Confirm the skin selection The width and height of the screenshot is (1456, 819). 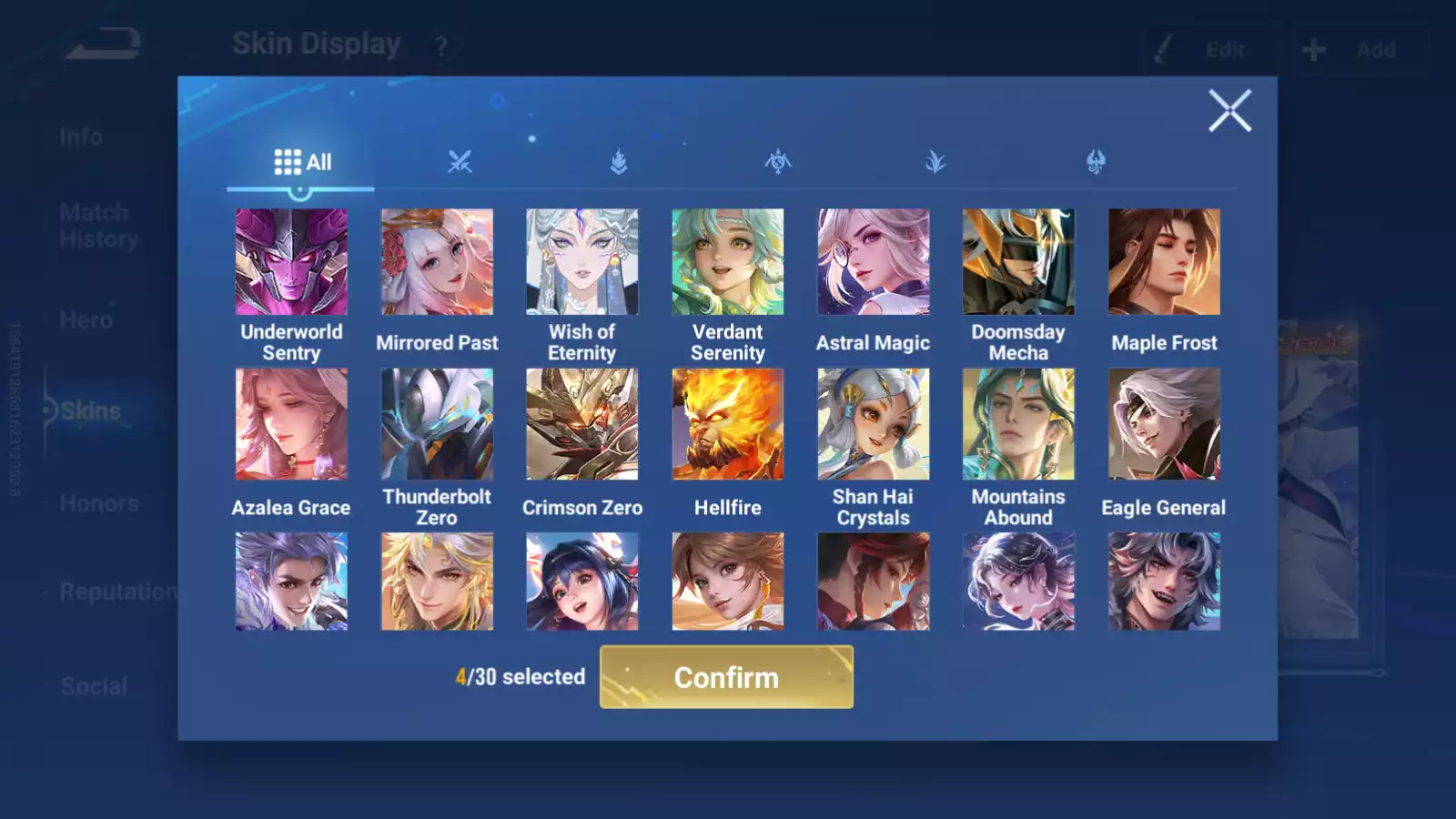[726, 677]
